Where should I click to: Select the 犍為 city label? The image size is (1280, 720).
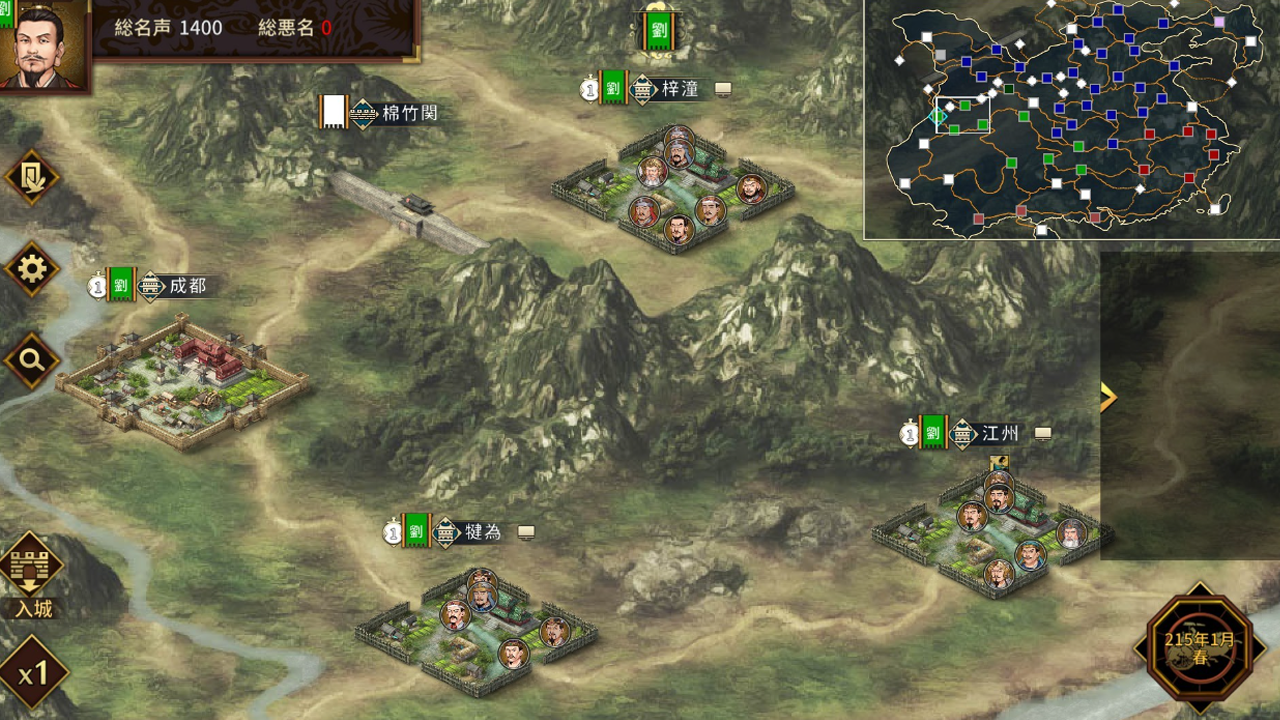pyautogui.click(x=483, y=532)
